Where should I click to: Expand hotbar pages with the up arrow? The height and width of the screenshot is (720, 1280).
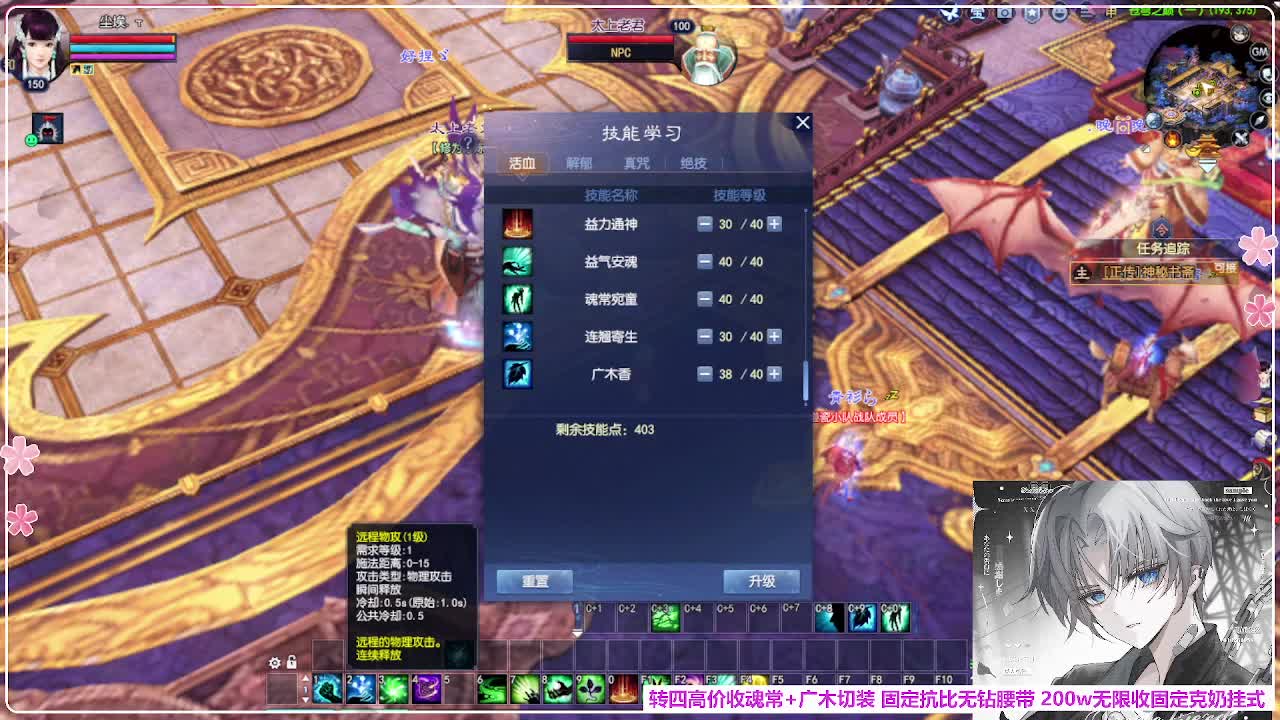[305, 678]
